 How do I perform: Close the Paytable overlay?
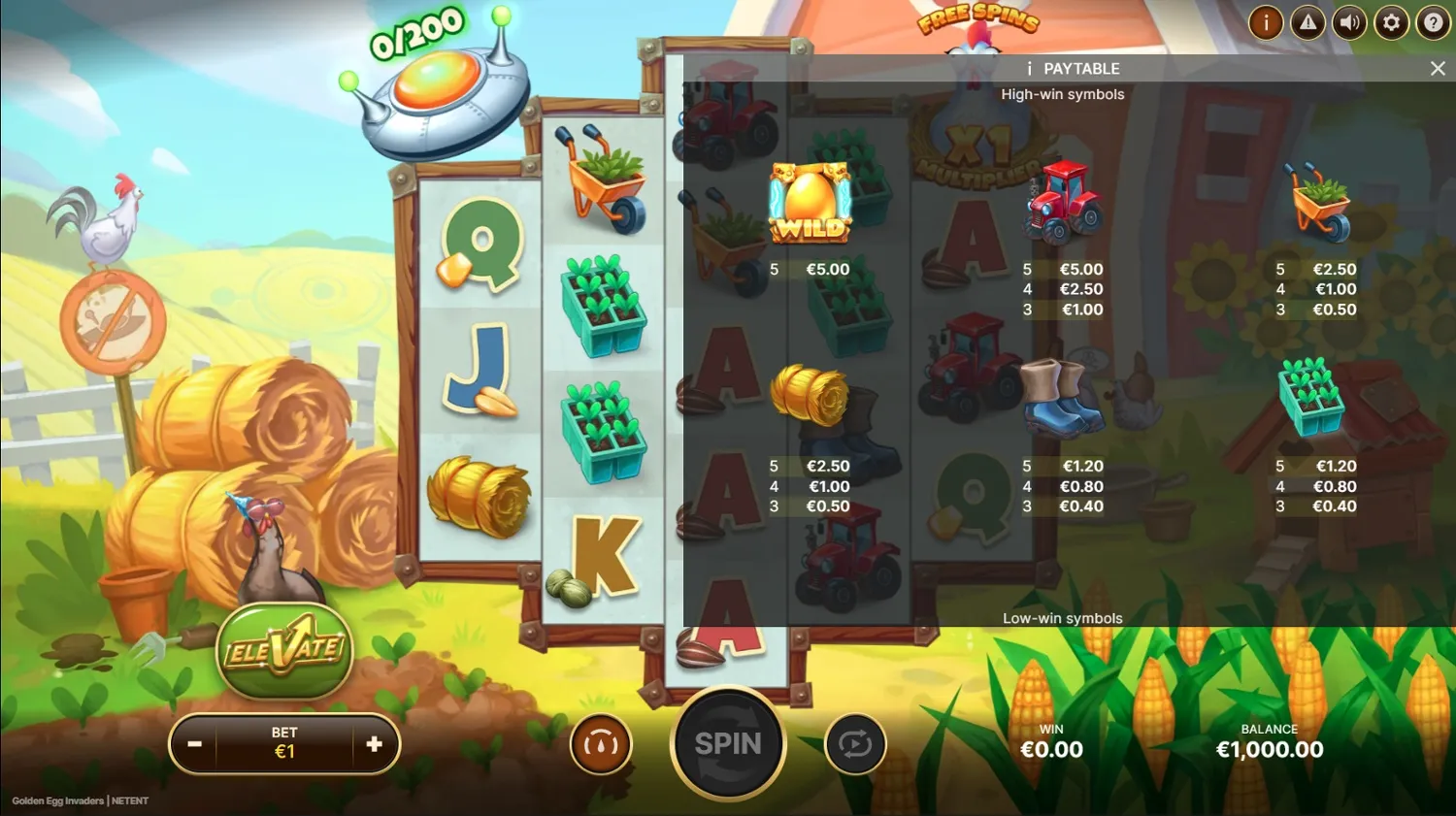(1438, 68)
